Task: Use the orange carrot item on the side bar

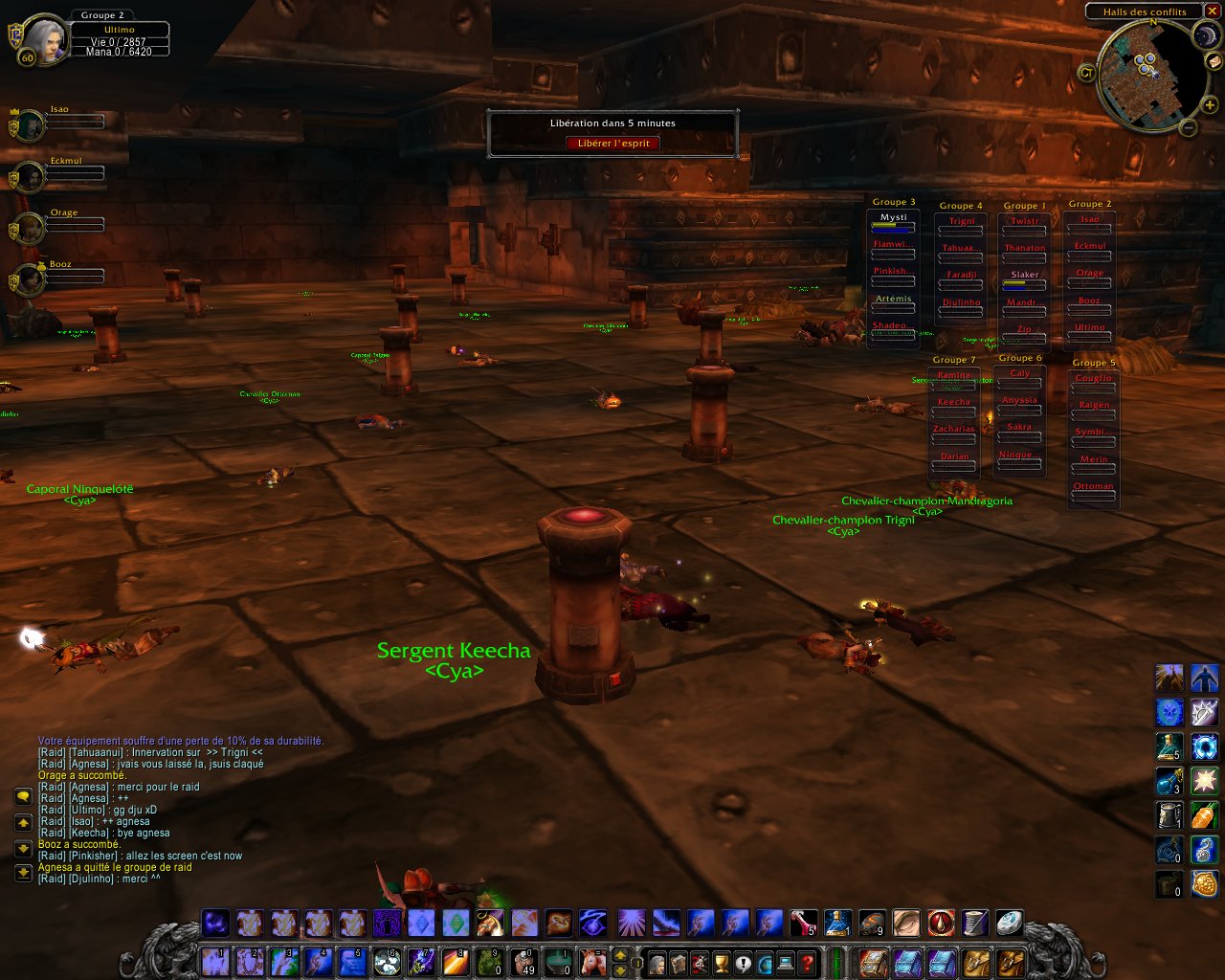Action: [1204, 816]
